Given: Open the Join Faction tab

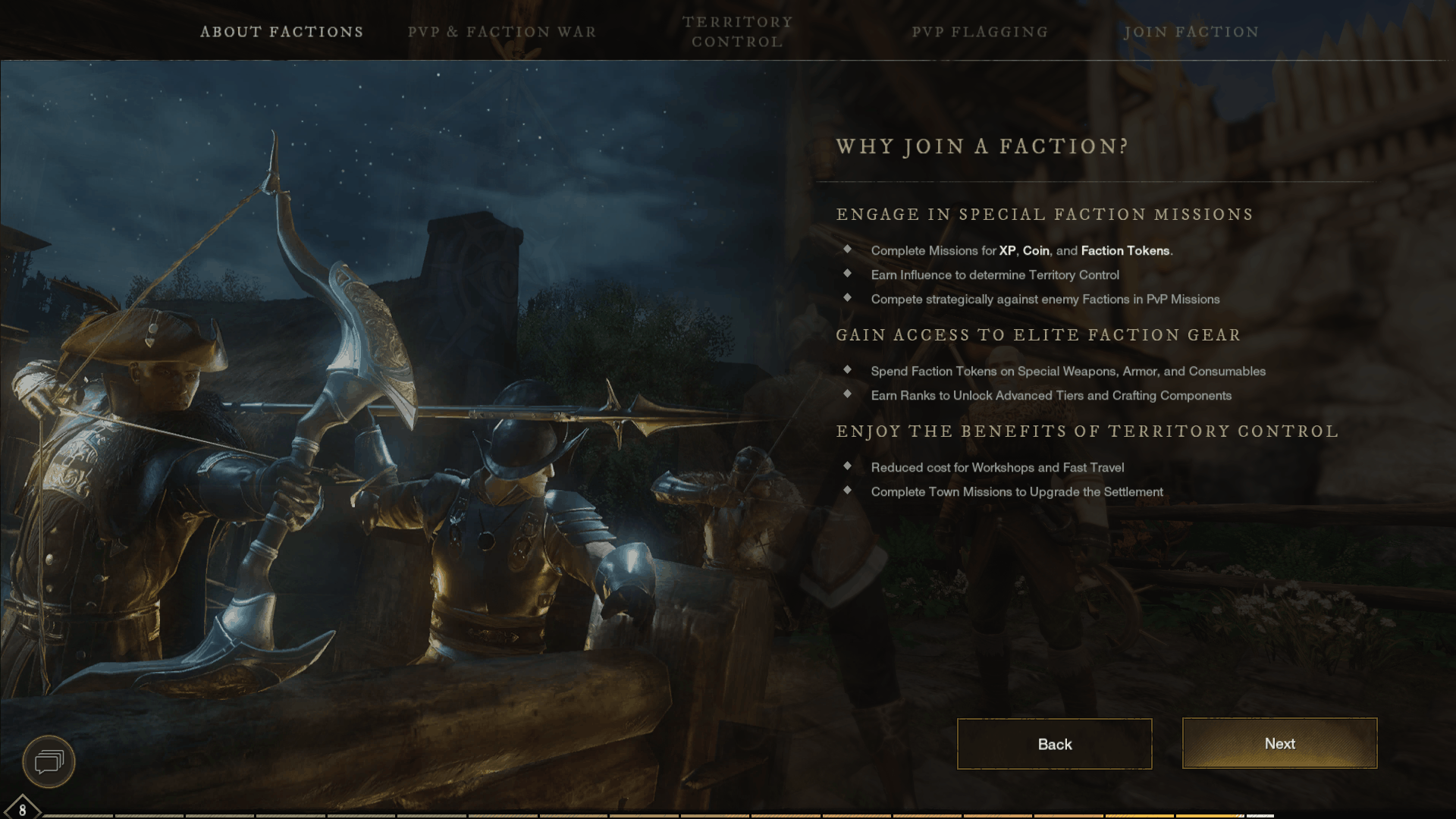Looking at the screenshot, I should pos(1192,32).
